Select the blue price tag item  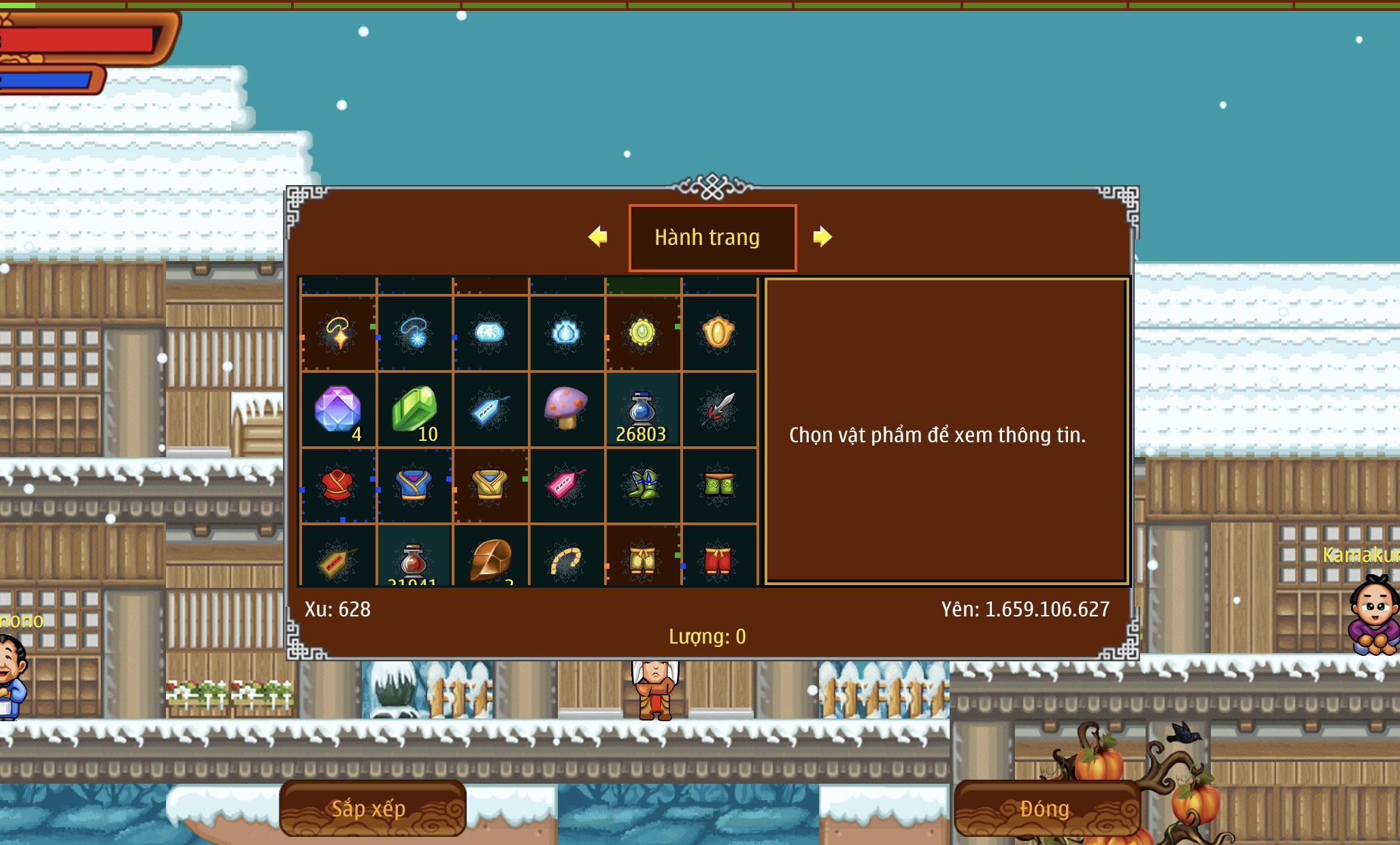(x=490, y=410)
